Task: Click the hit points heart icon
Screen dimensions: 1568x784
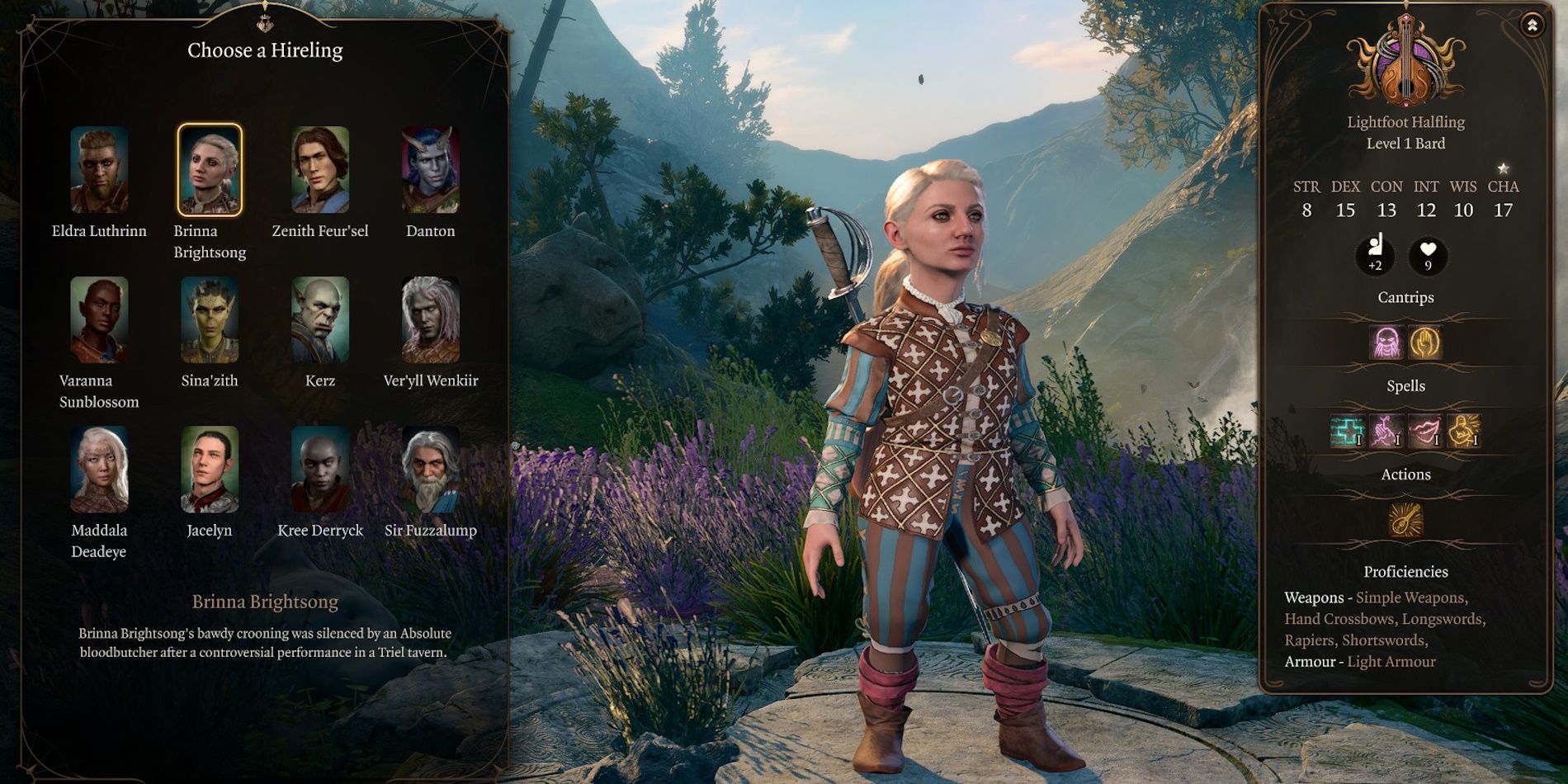Action: [x=1428, y=254]
